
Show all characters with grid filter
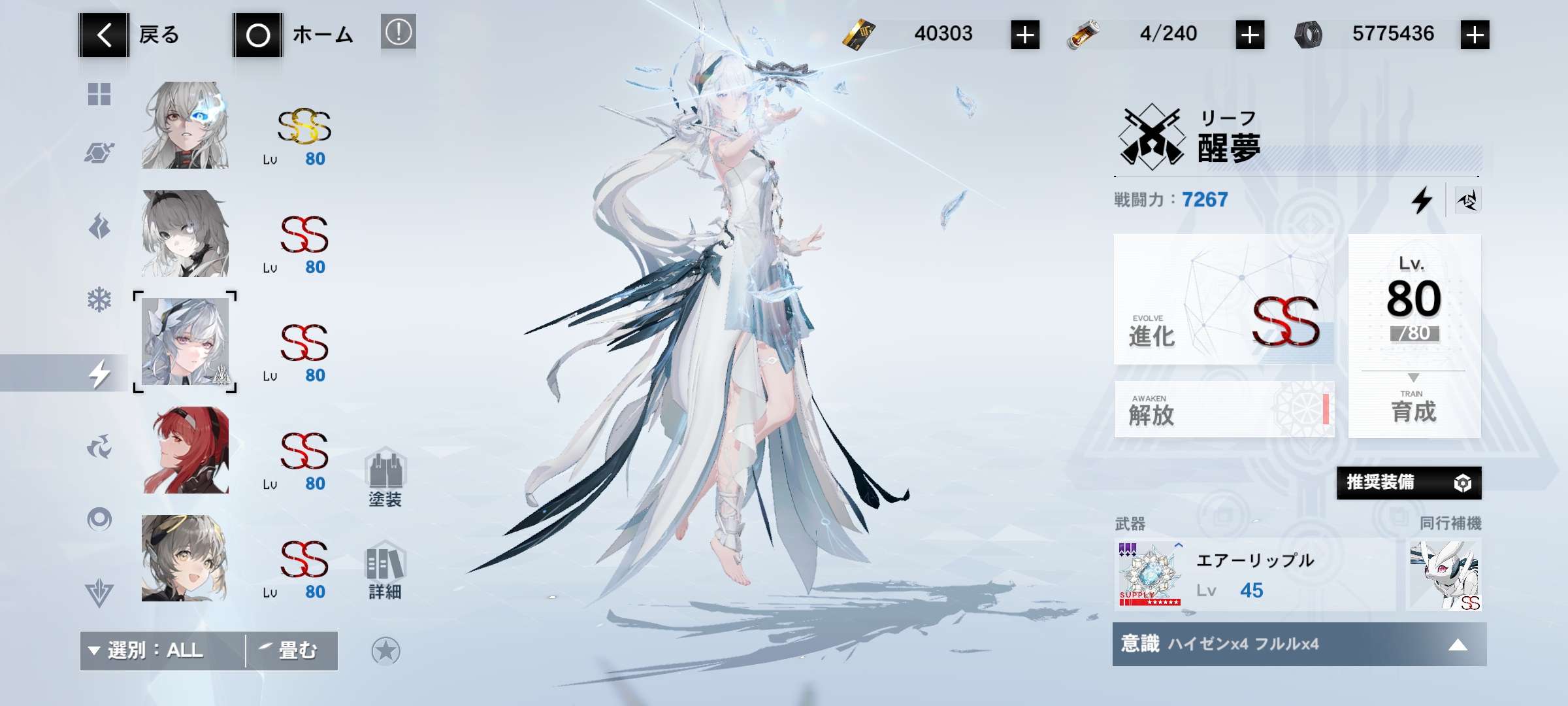[x=99, y=94]
